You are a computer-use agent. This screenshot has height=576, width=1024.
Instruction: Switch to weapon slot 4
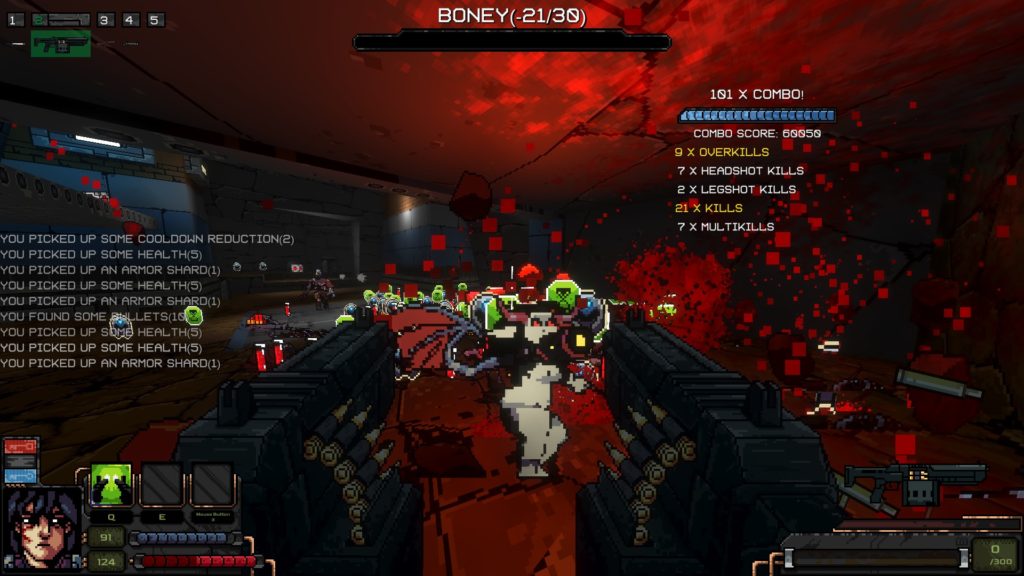click(x=130, y=20)
